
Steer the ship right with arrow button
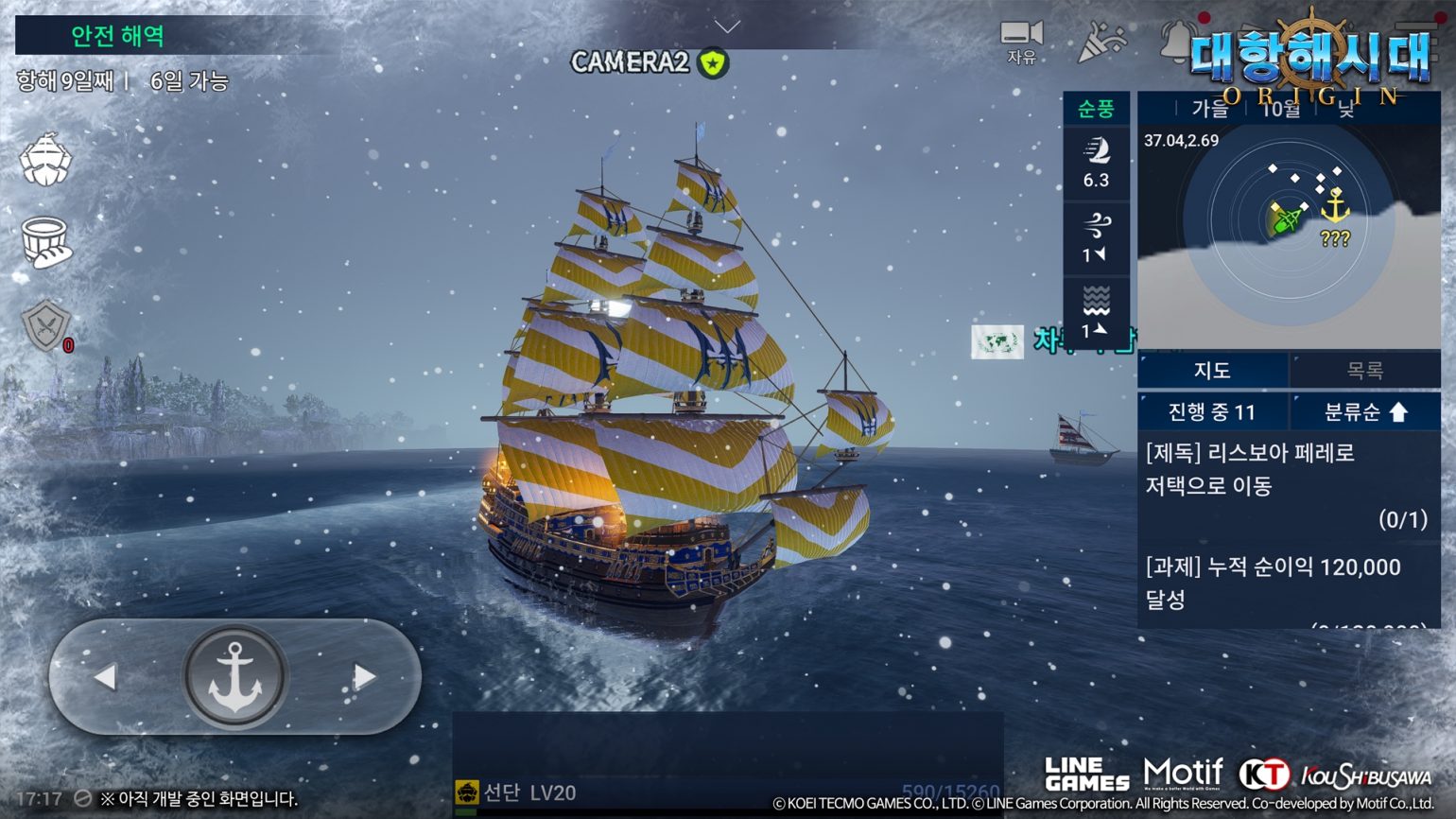point(363,675)
